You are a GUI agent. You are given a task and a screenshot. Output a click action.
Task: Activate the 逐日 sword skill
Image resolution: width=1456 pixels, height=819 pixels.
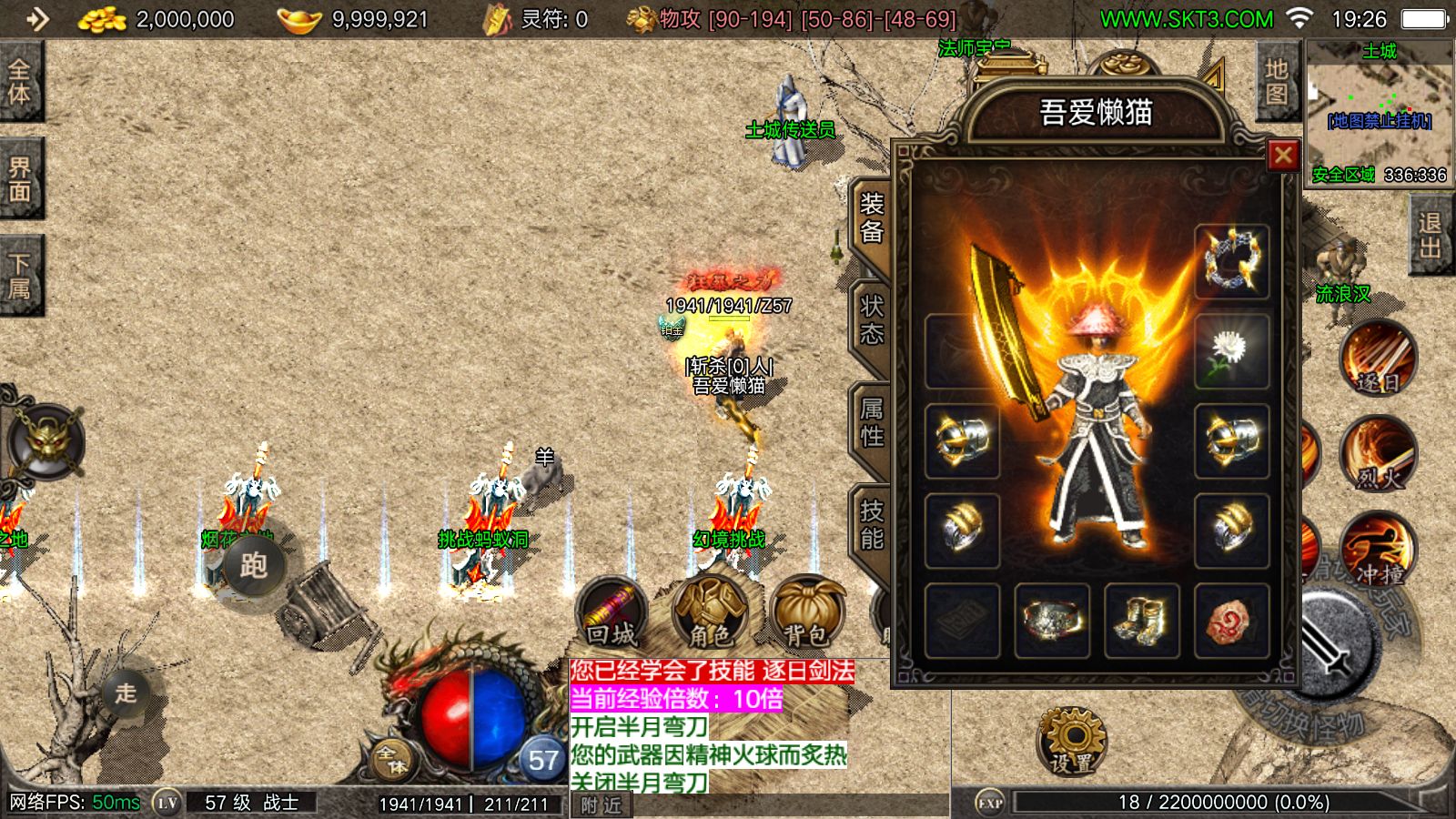(x=1378, y=359)
